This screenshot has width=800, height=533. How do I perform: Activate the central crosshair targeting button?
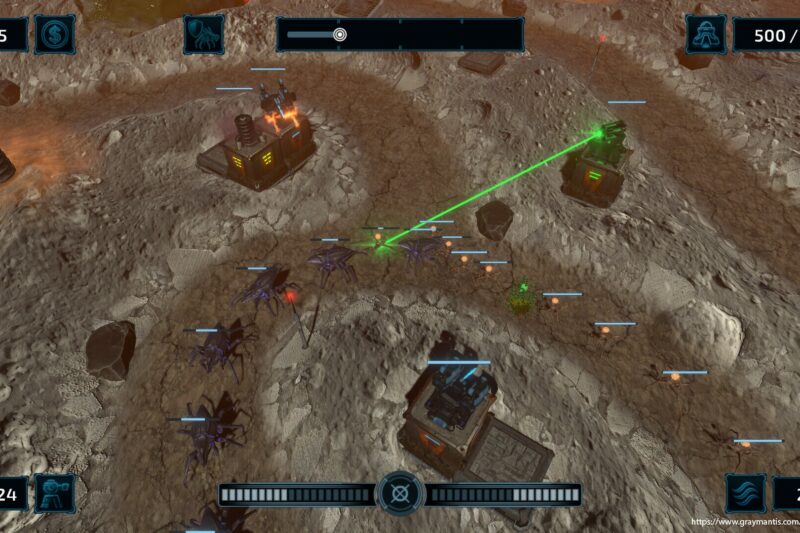click(x=401, y=493)
